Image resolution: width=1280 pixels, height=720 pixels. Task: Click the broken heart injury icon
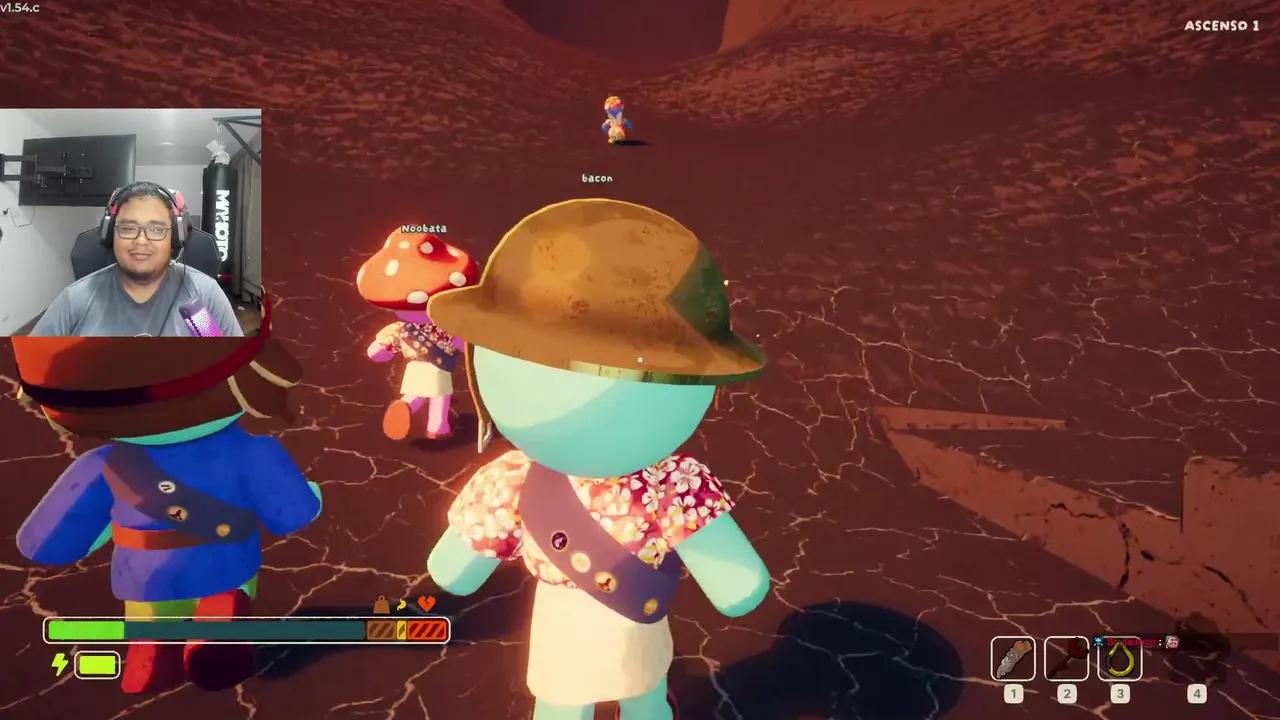(426, 604)
